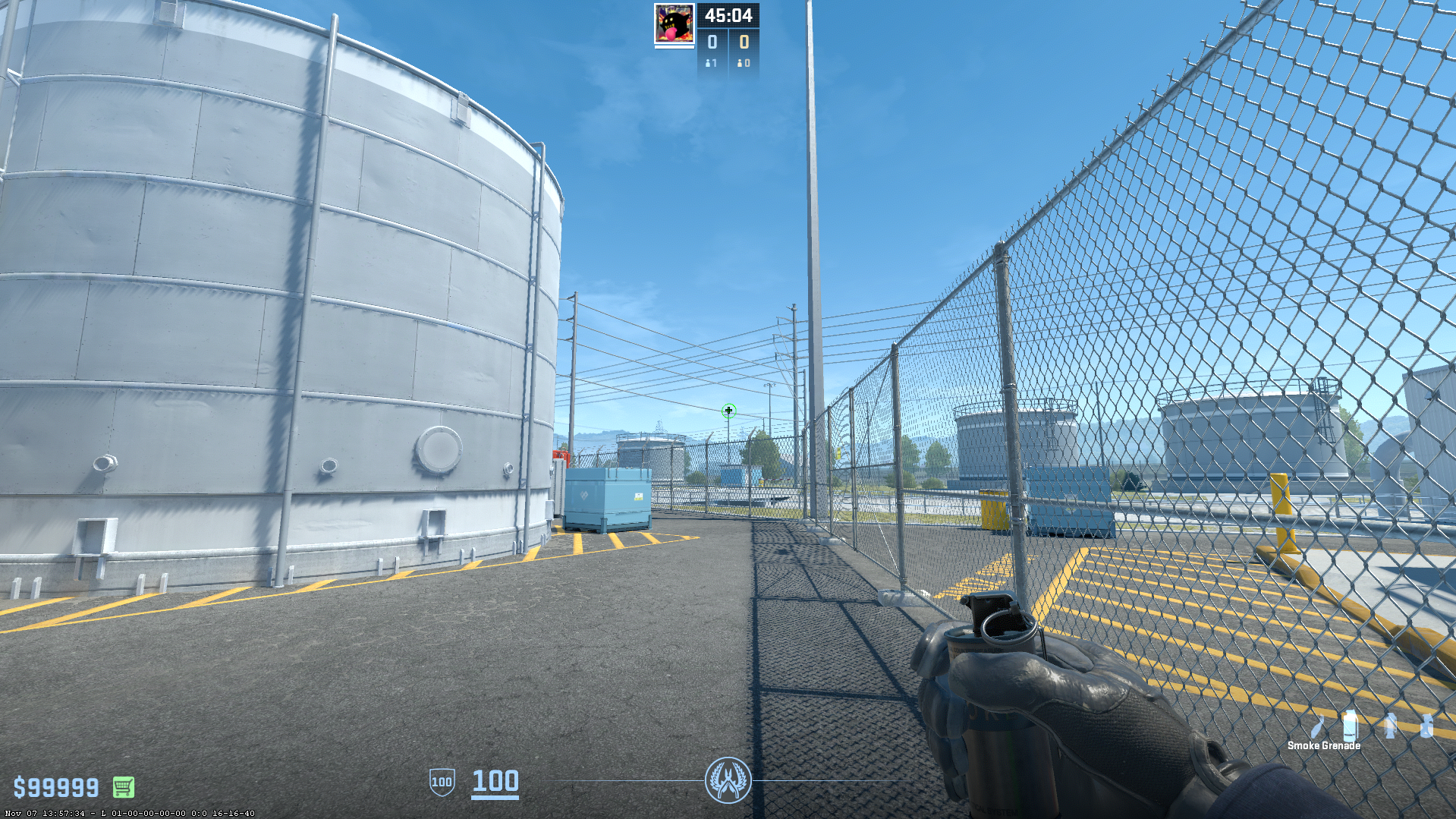Select the flashbang grenade icon

tap(1390, 726)
